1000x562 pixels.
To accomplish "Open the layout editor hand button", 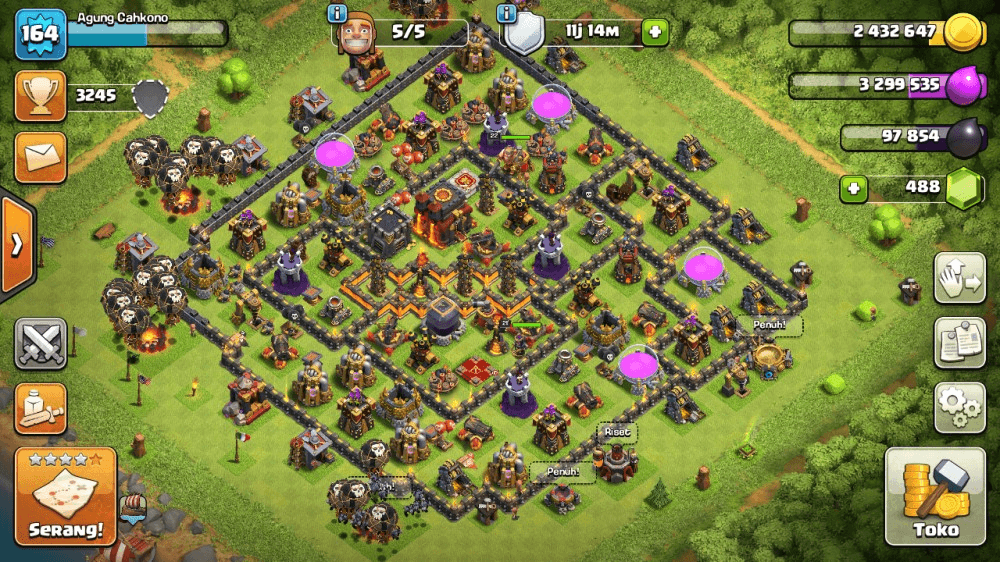I will 960,279.
